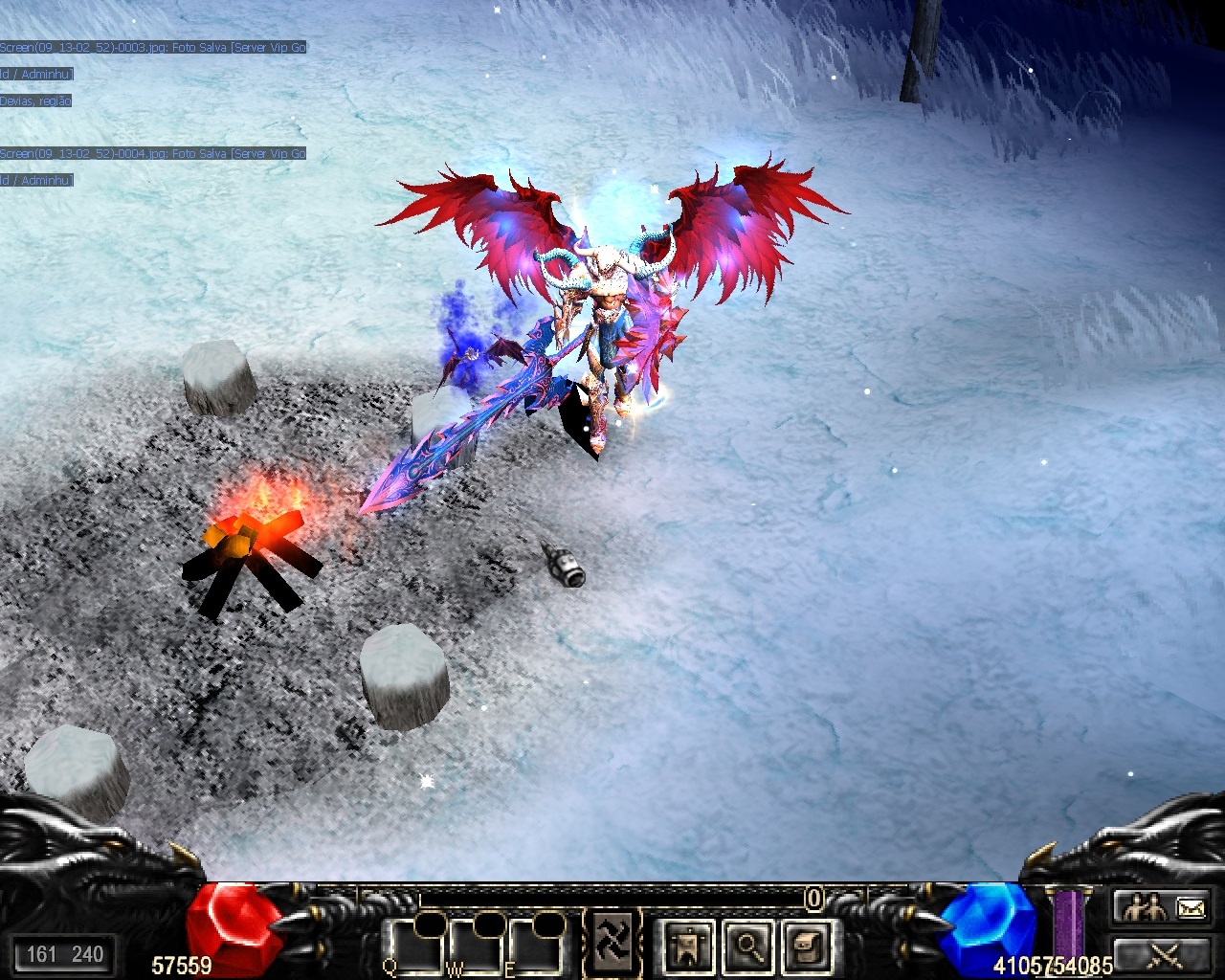
Task: Open the envelope mail icon
Action: tap(1192, 907)
